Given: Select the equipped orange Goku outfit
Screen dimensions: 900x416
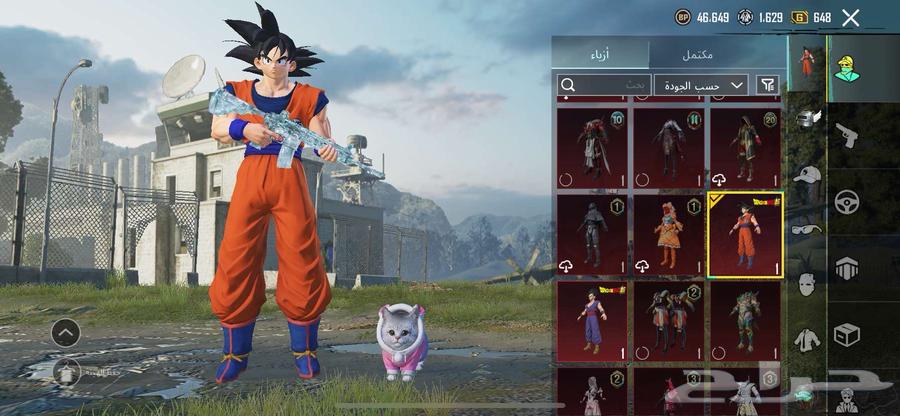Looking at the screenshot, I should pyautogui.click(x=744, y=235).
